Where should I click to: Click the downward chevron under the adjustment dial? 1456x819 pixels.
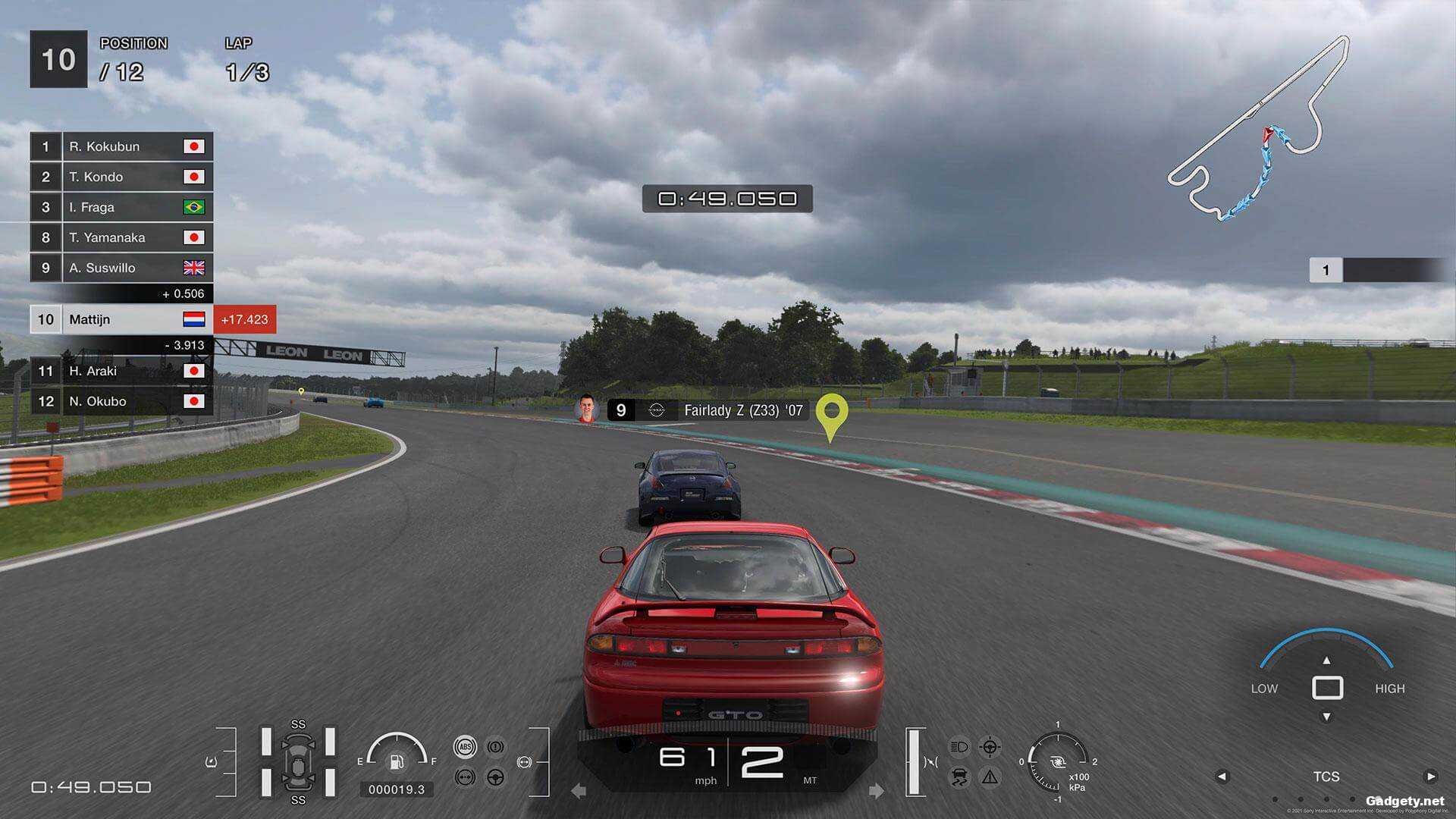(x=1327, y=714)
